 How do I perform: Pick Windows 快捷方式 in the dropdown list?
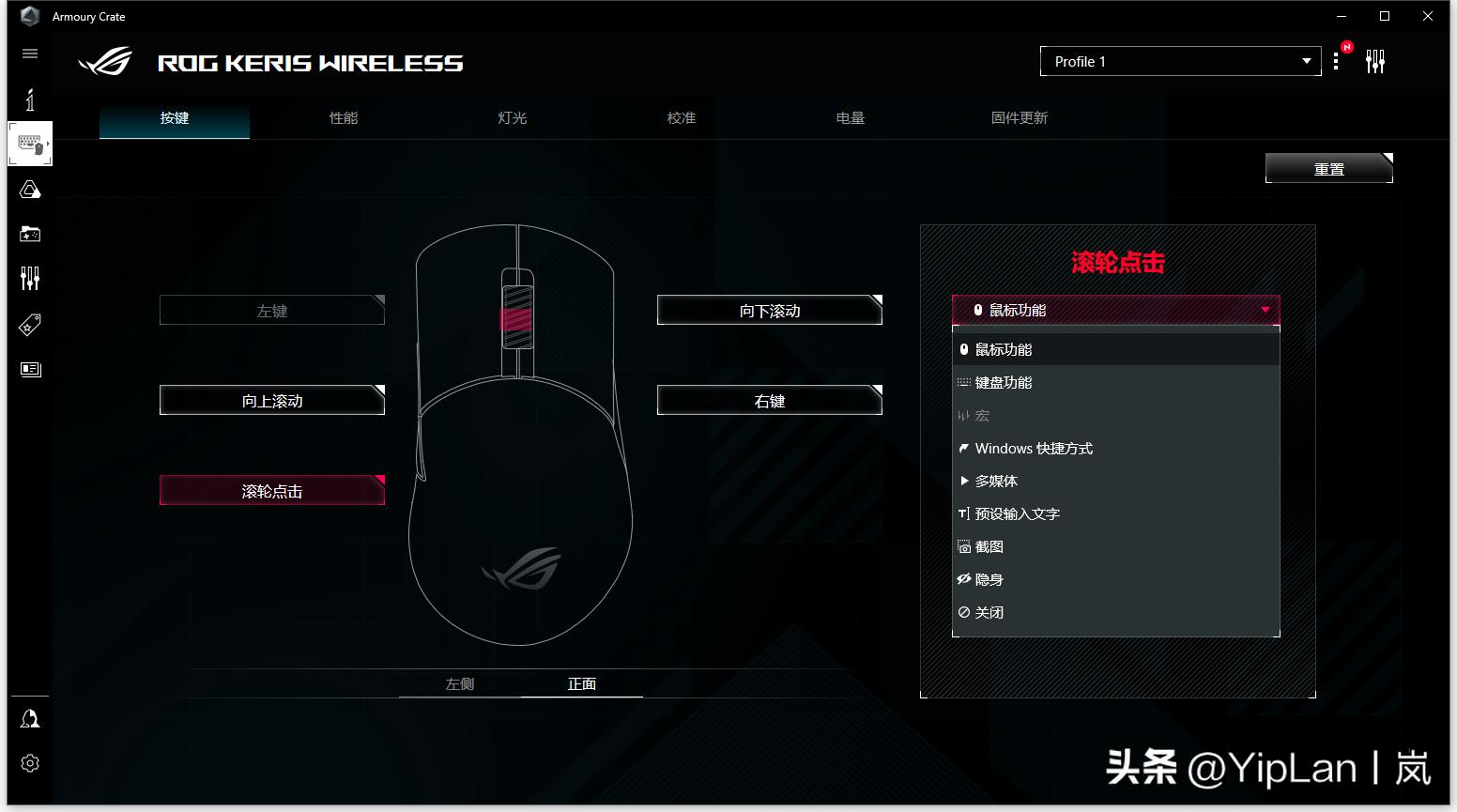(x=1034, y=449)
